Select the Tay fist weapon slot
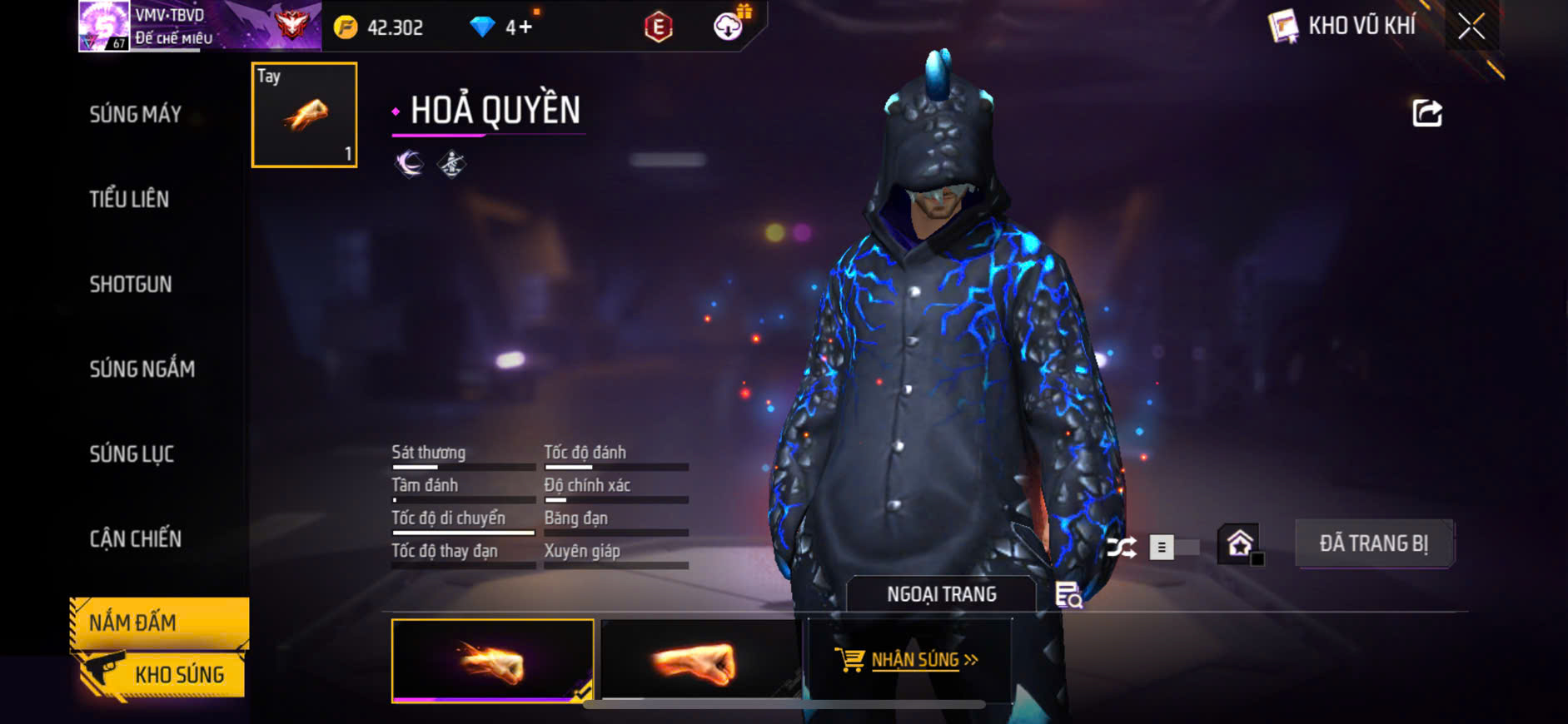The image size is (1568, 724). click(305, 115)
